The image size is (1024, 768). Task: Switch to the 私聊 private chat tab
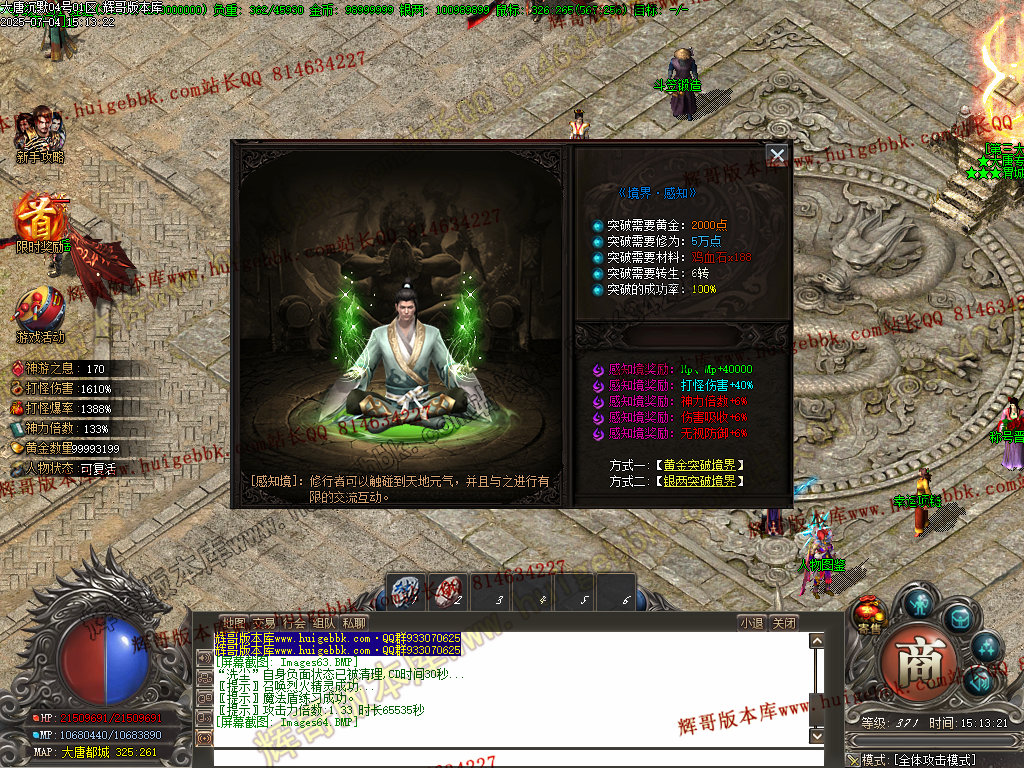353,622
